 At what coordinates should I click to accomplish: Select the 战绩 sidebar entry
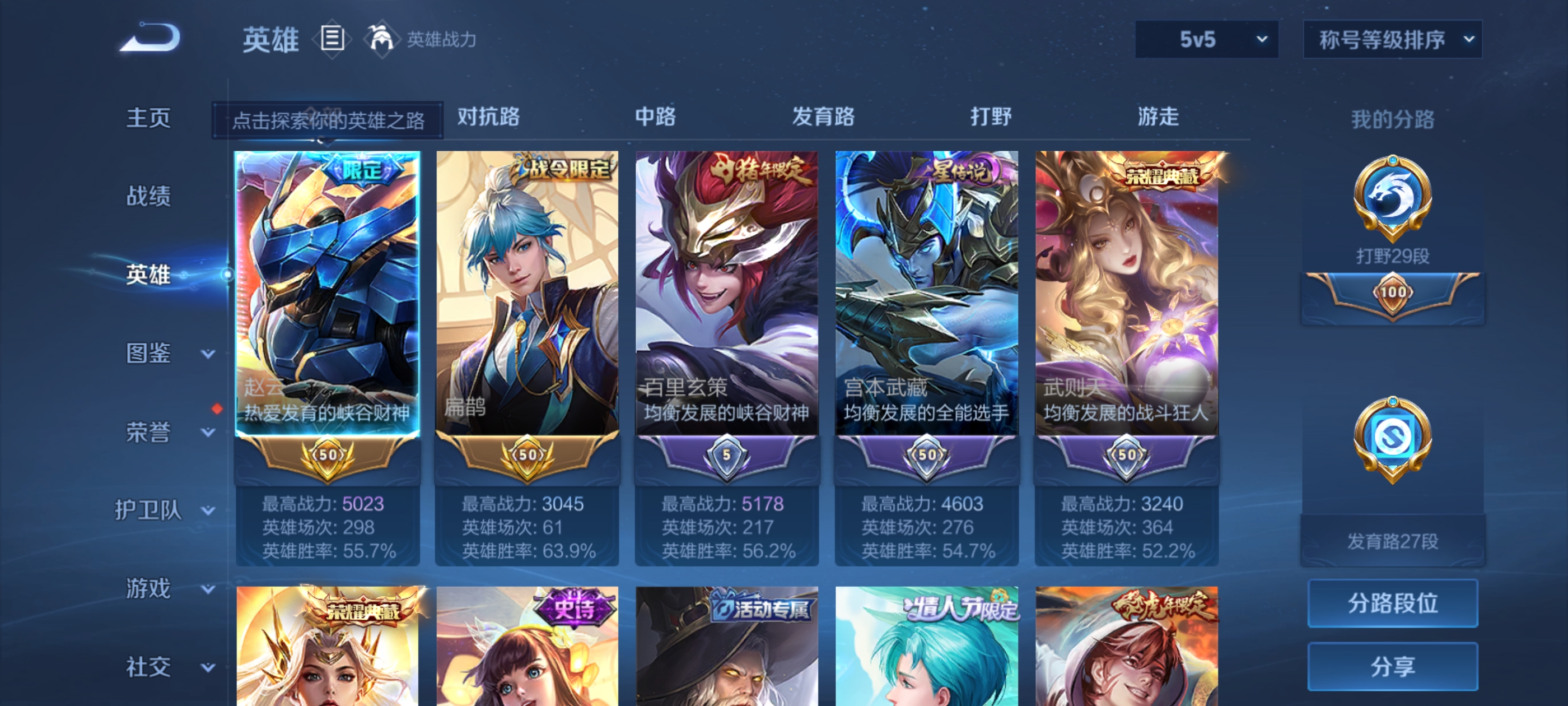(x=150, y=197)
